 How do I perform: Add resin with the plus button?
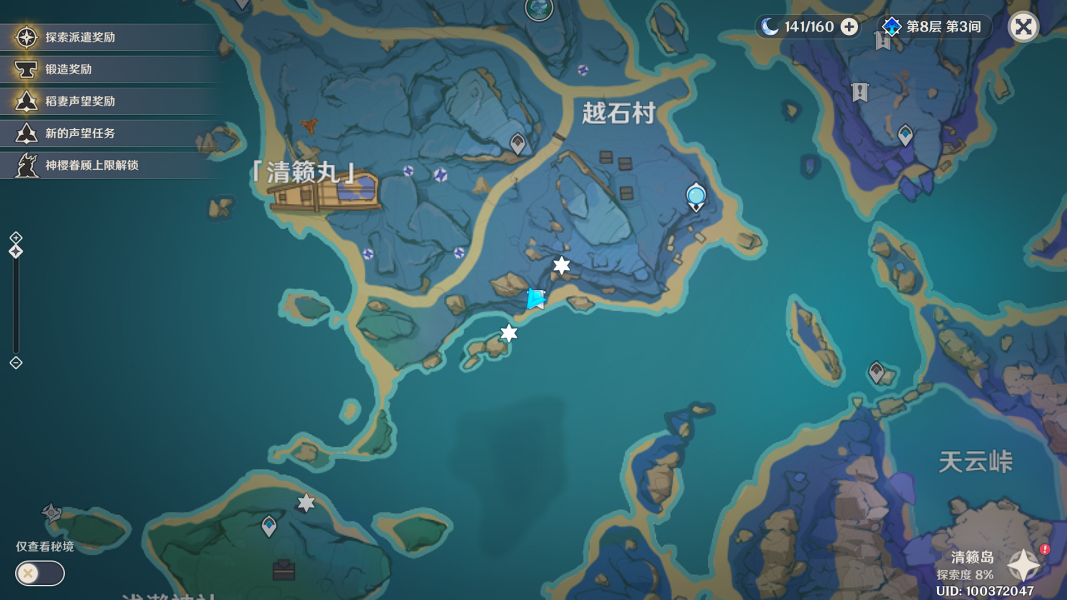pos(849,27)
